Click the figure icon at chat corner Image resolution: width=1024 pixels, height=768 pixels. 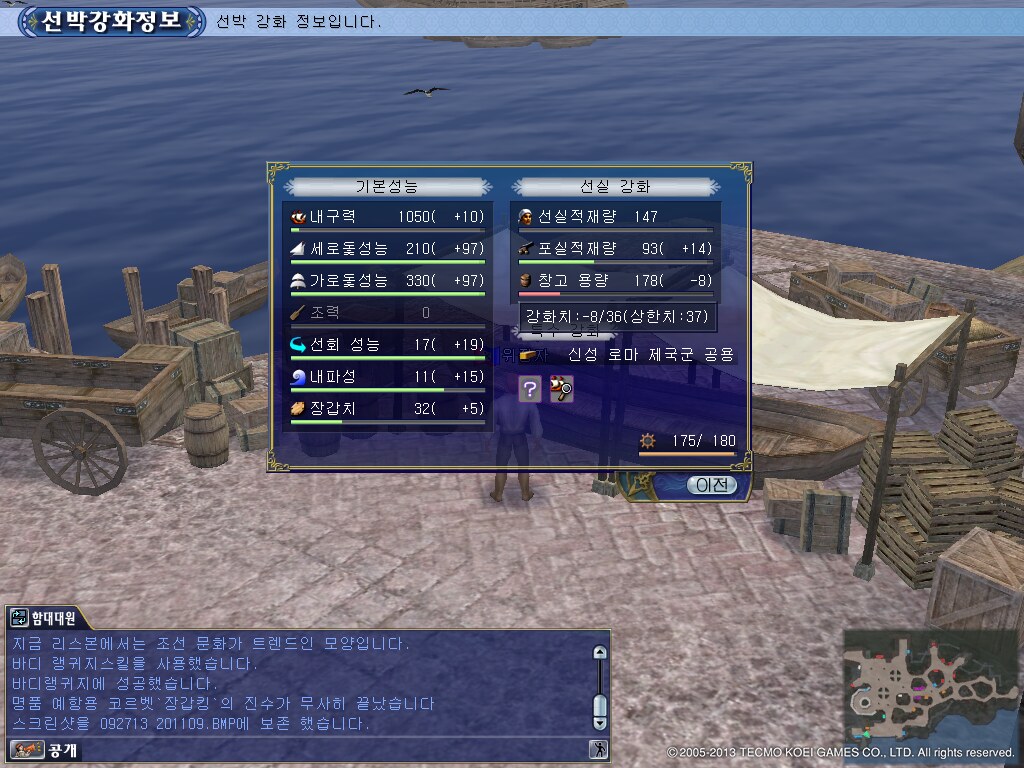(598, 749)
